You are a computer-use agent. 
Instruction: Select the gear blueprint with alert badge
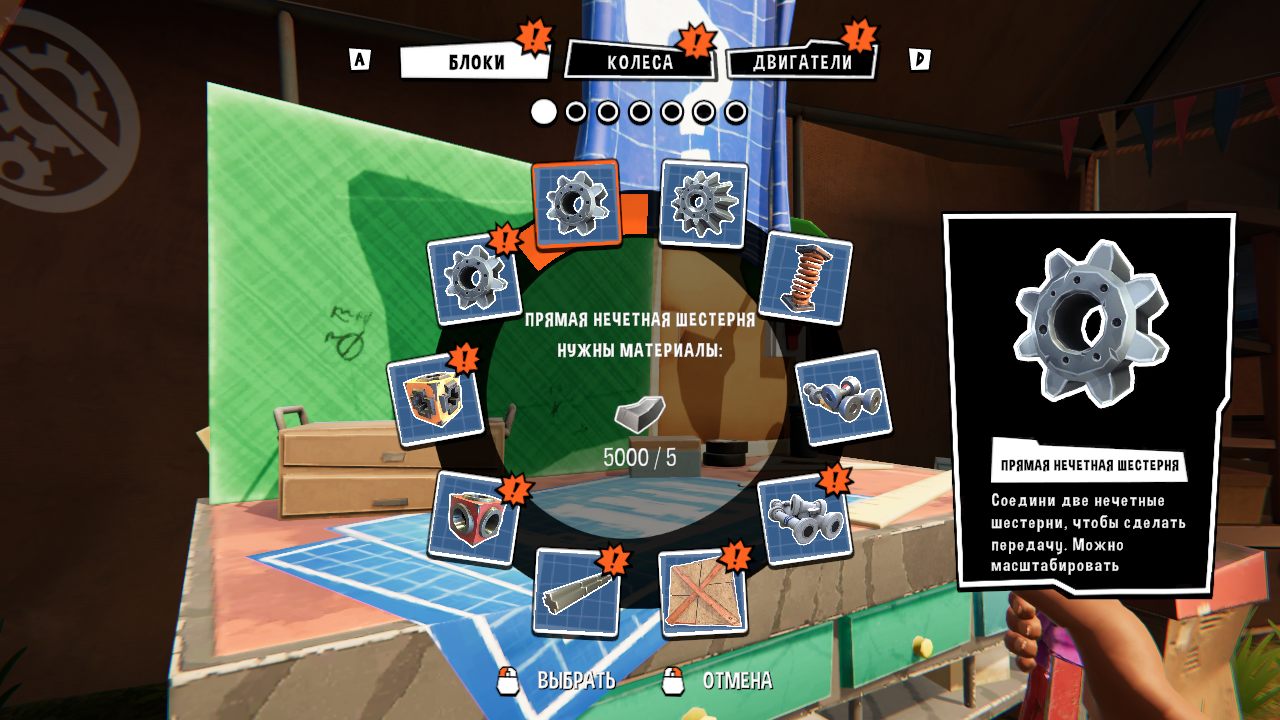click(474, 278)
